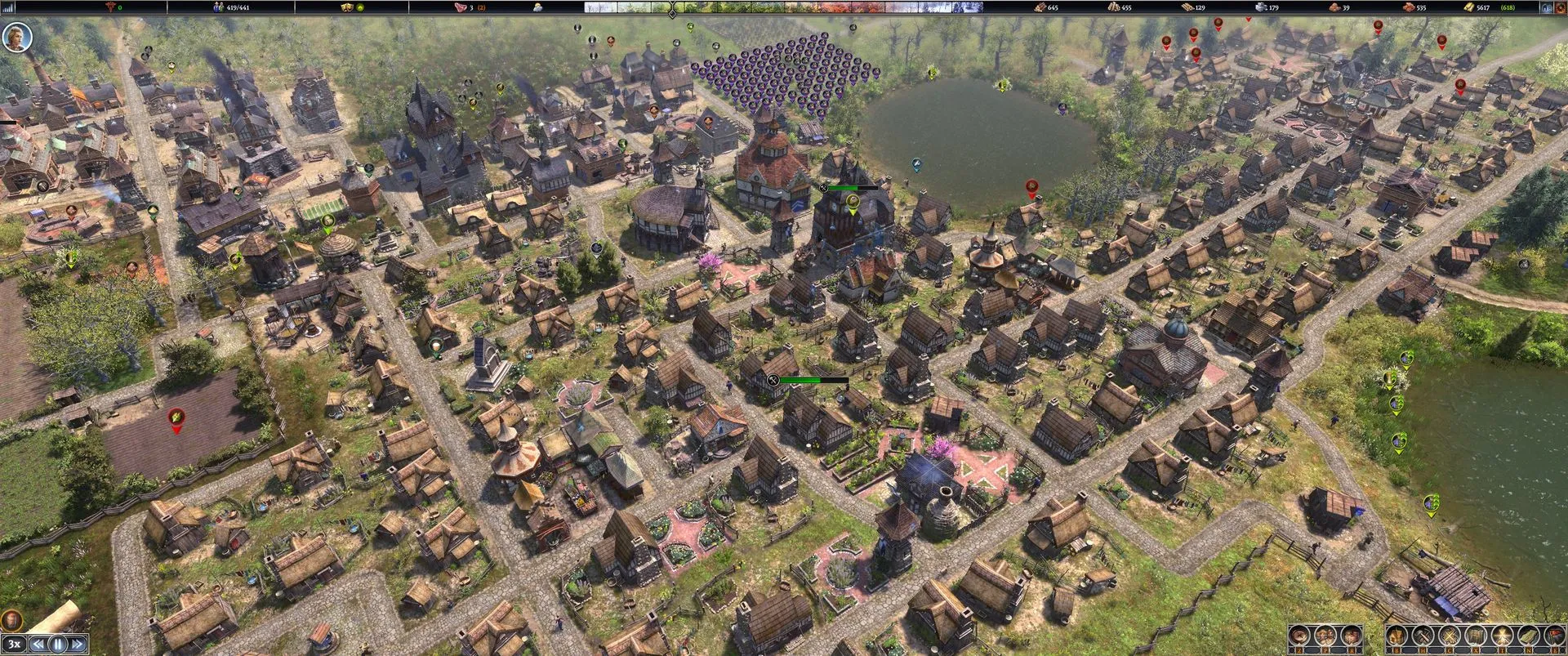Image resolution: width=1568 pixels, height=656 pixels.
Task: Select the crossed hammers harvest tool
Action: [1423, 636]
